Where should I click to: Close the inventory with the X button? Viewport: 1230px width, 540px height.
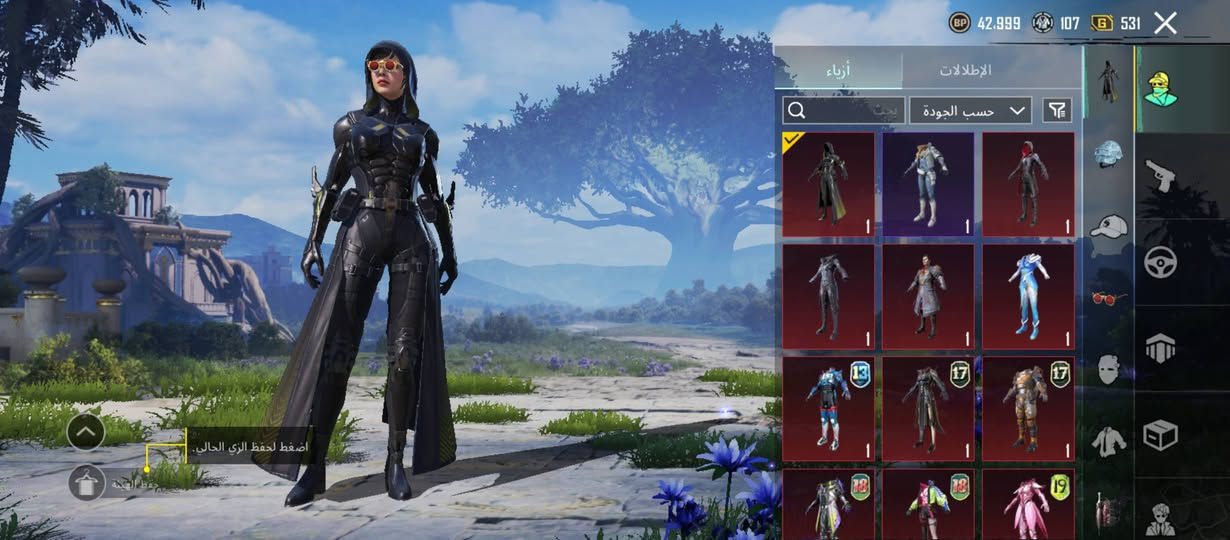(x=1165, y=23)
